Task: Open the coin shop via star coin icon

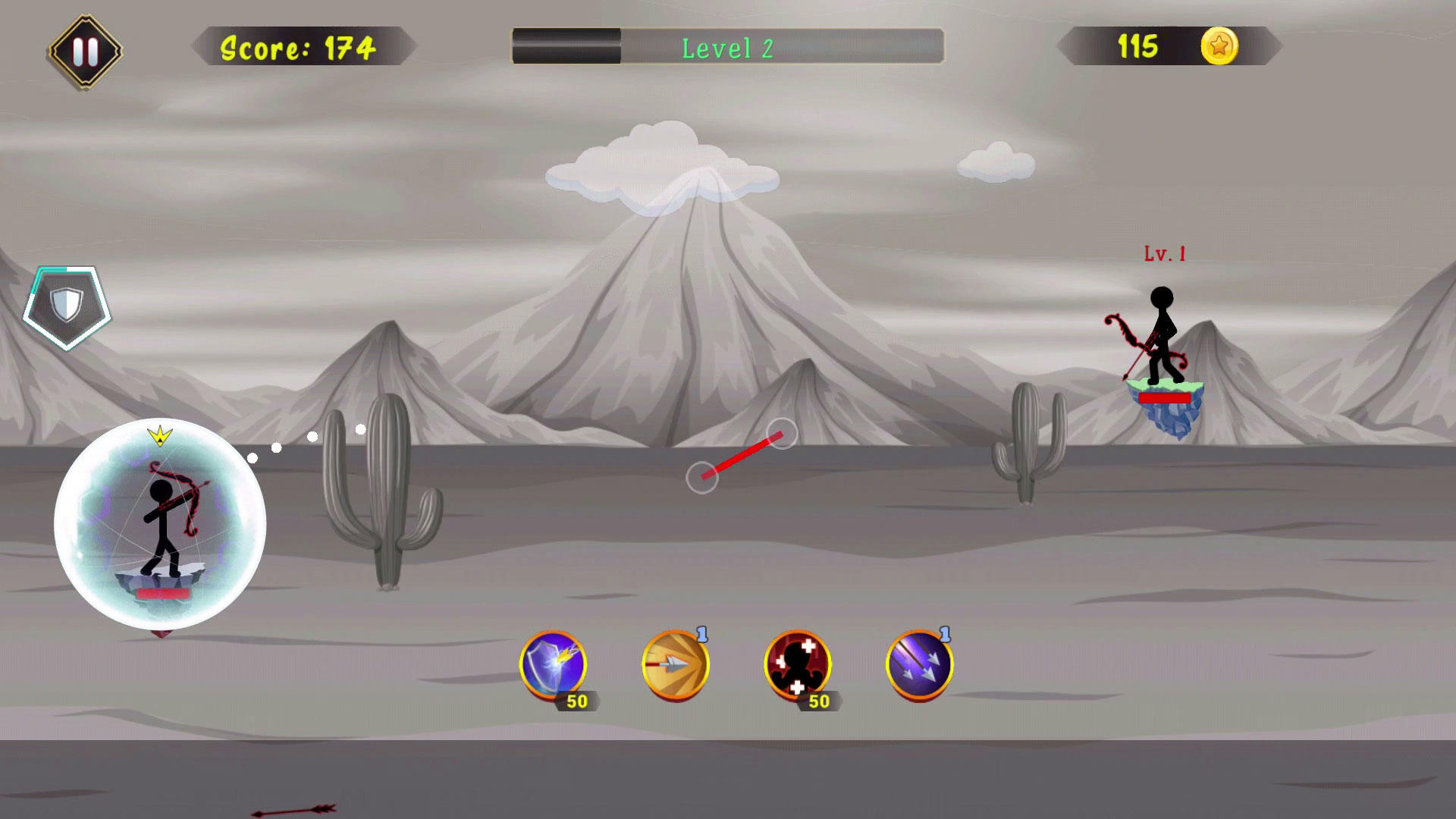Action: 1221,46
